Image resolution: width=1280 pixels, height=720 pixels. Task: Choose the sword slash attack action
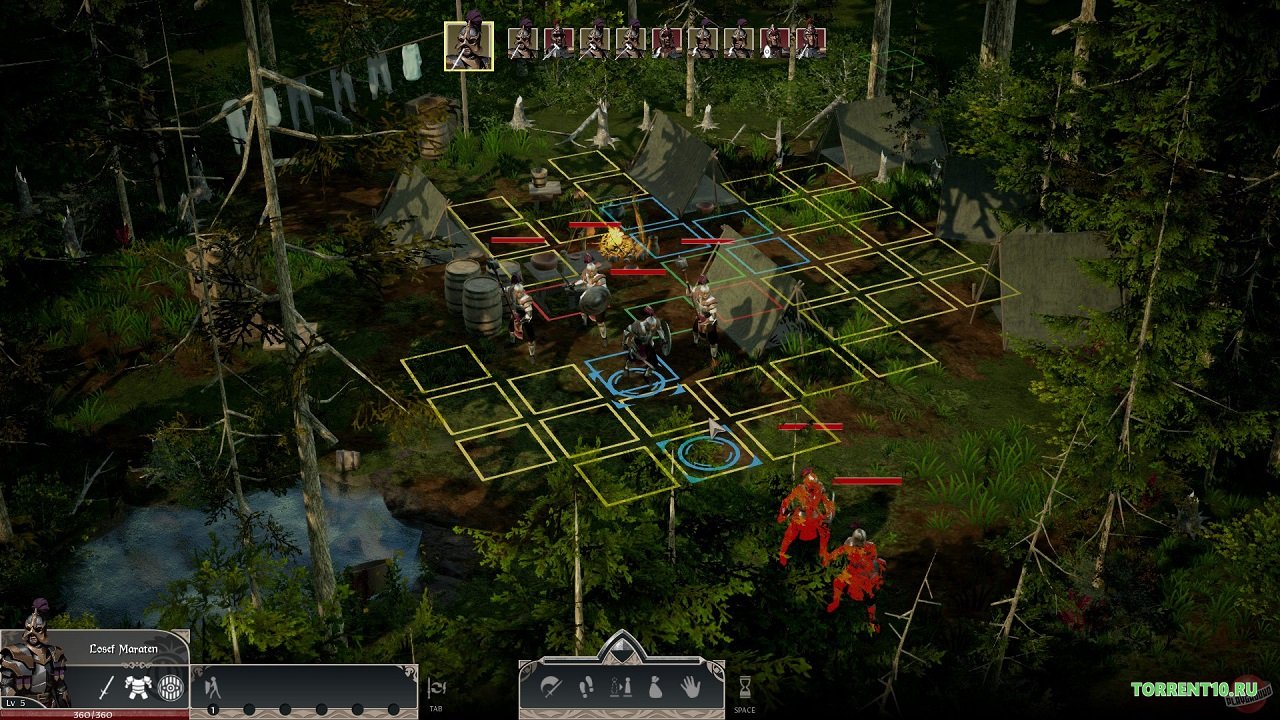click(x=551, y=687)
